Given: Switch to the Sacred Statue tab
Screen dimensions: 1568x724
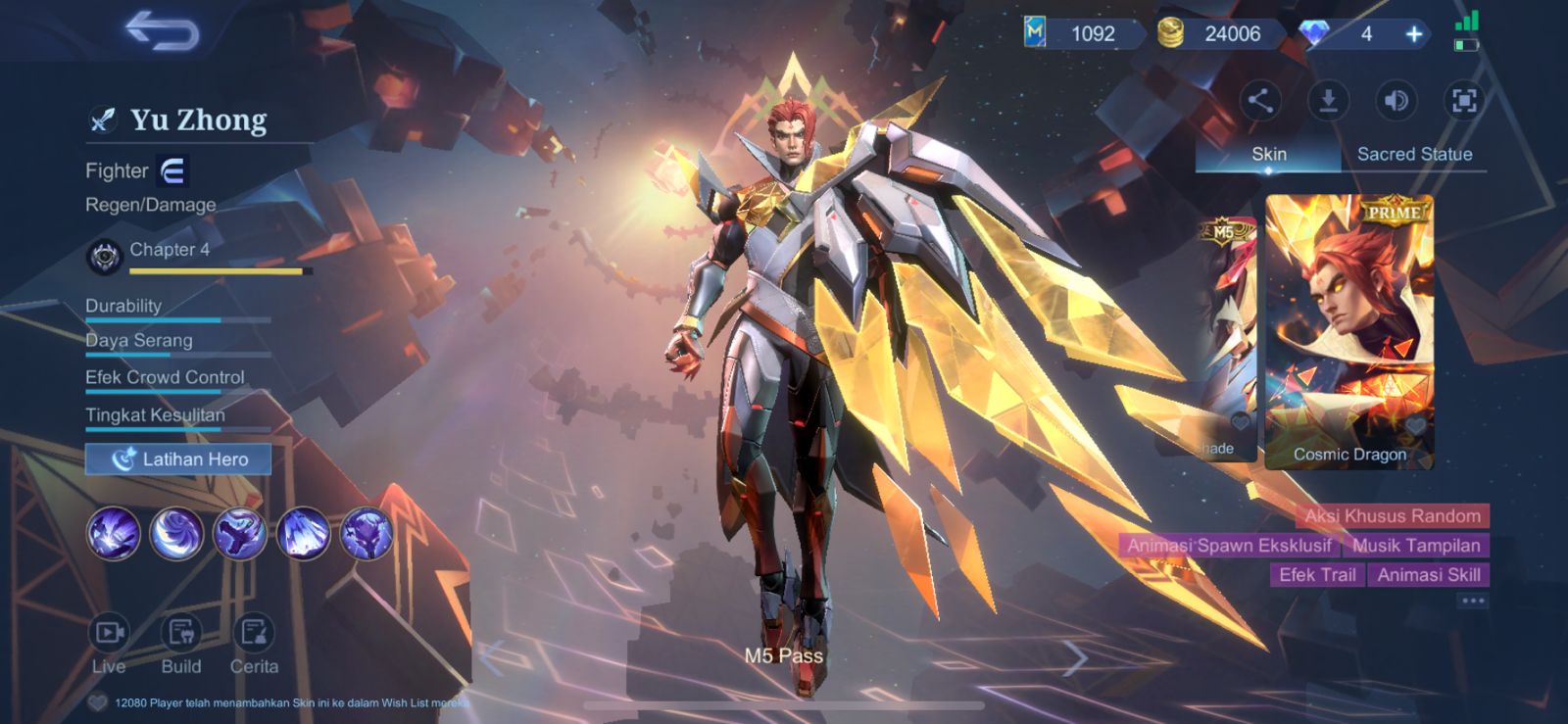Looking at the screenshot, I should pyautogui.click(x=1414, y=154).
